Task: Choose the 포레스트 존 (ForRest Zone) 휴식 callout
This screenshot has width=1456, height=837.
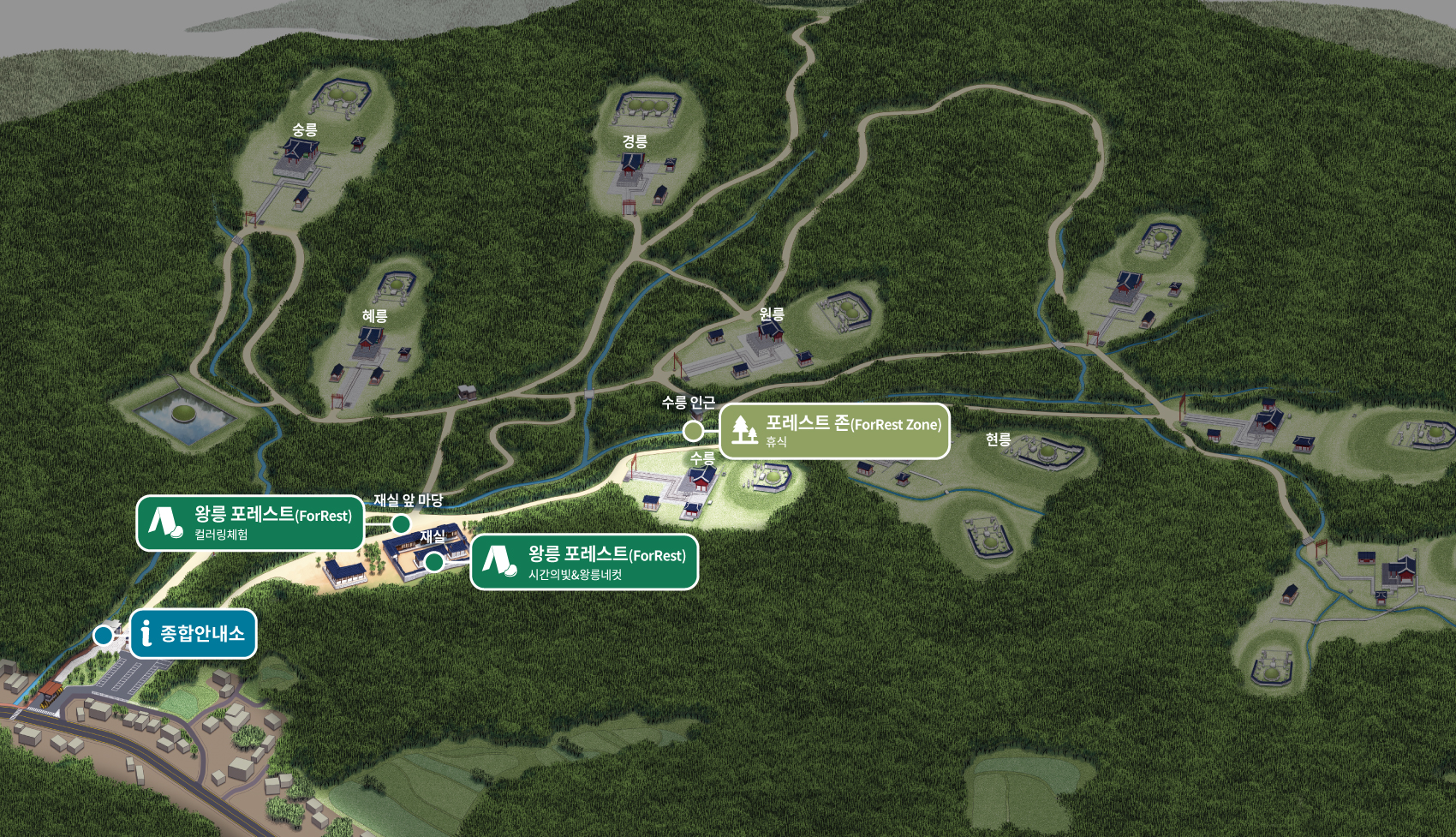Action: click(x=834, y=431)
